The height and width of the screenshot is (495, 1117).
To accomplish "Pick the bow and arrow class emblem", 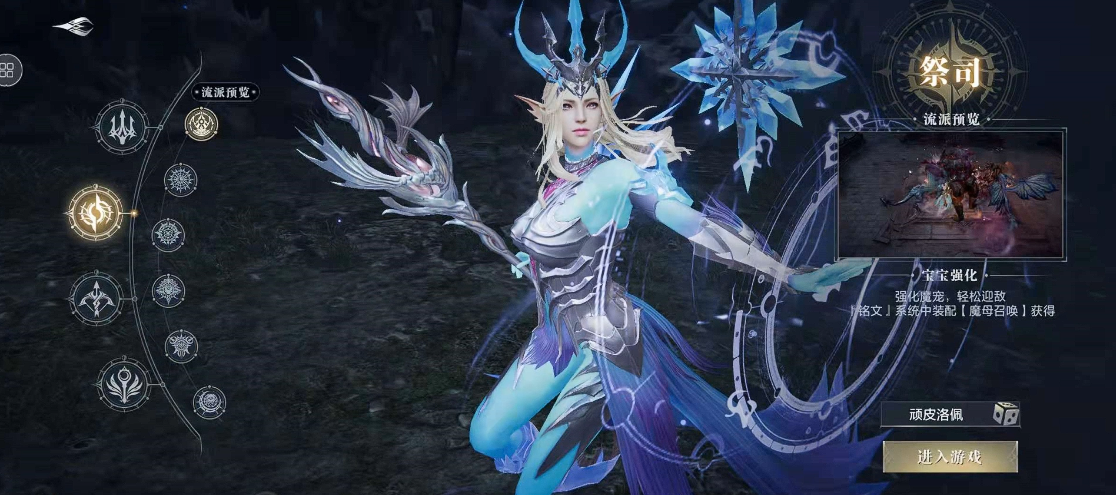I will click(x=96, y=297).
